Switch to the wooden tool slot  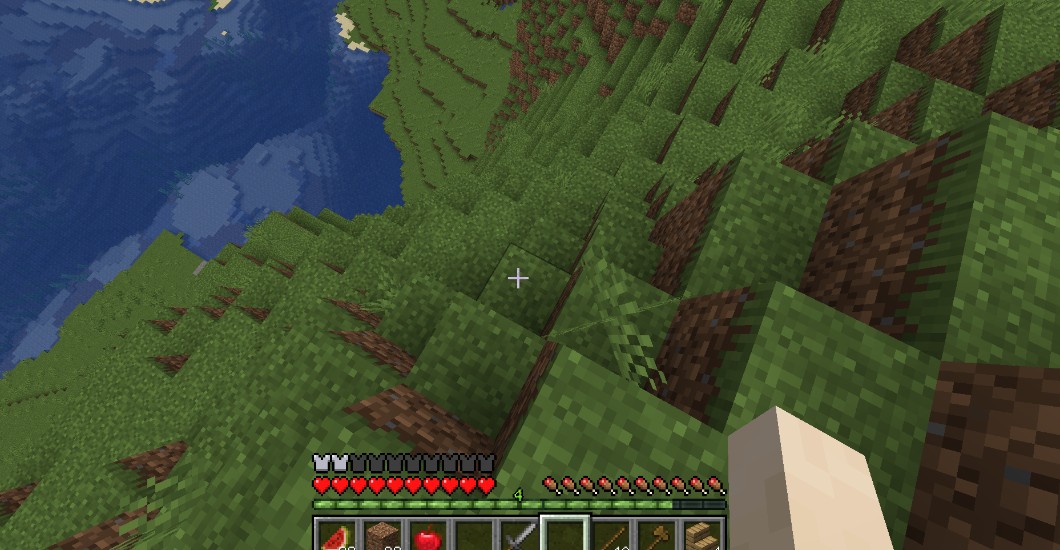coord(657,537)
